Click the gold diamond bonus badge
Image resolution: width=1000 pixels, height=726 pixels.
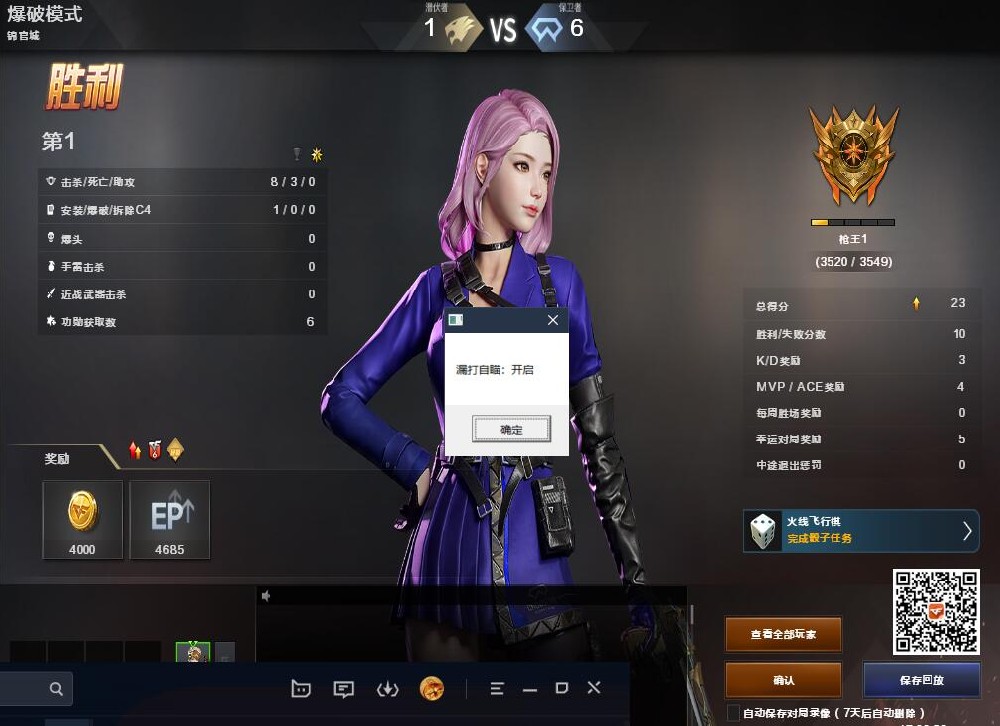(175, 451)
